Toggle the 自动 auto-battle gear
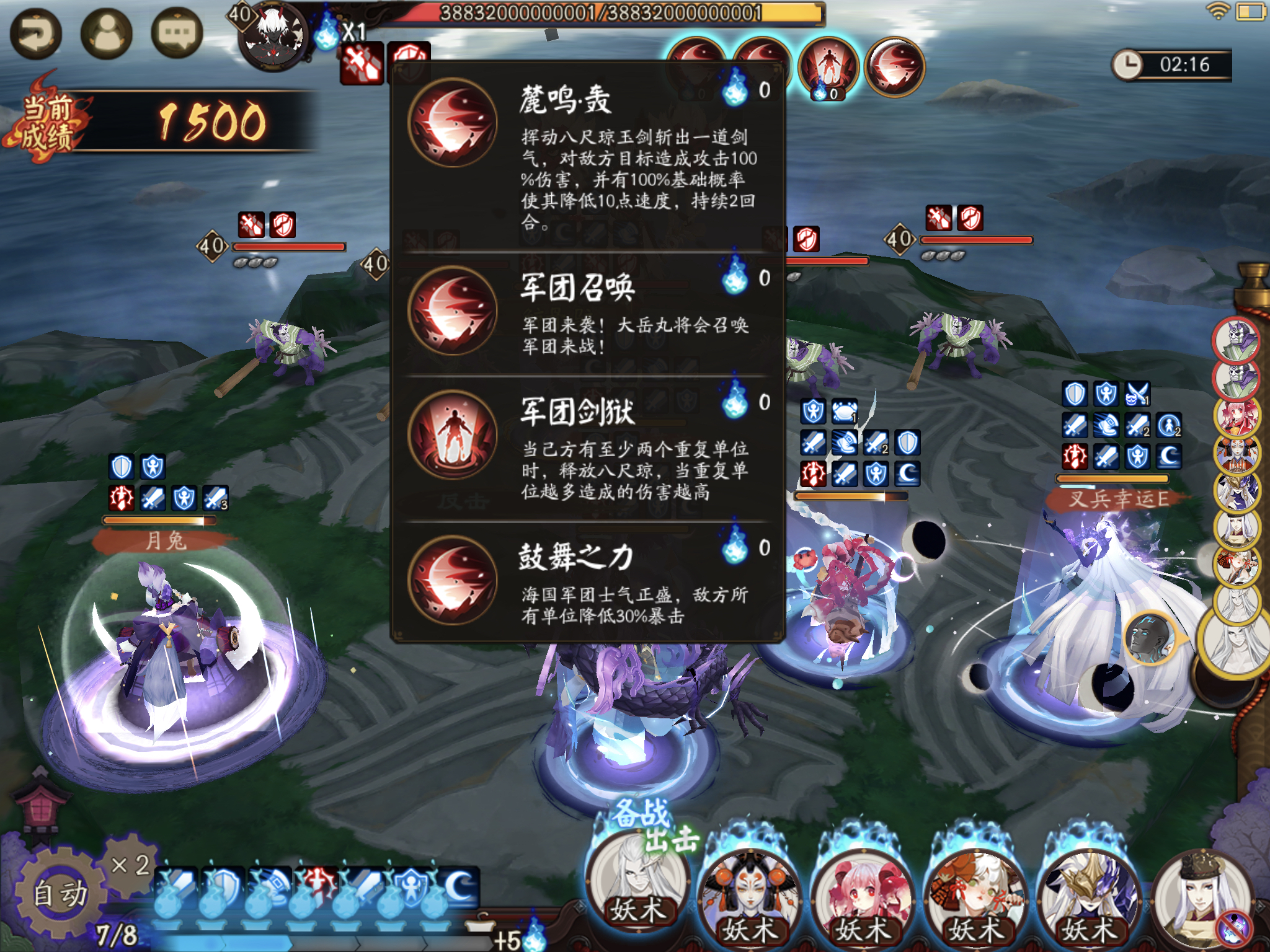This screenshot has width=1270, height=952. (59, 893)
